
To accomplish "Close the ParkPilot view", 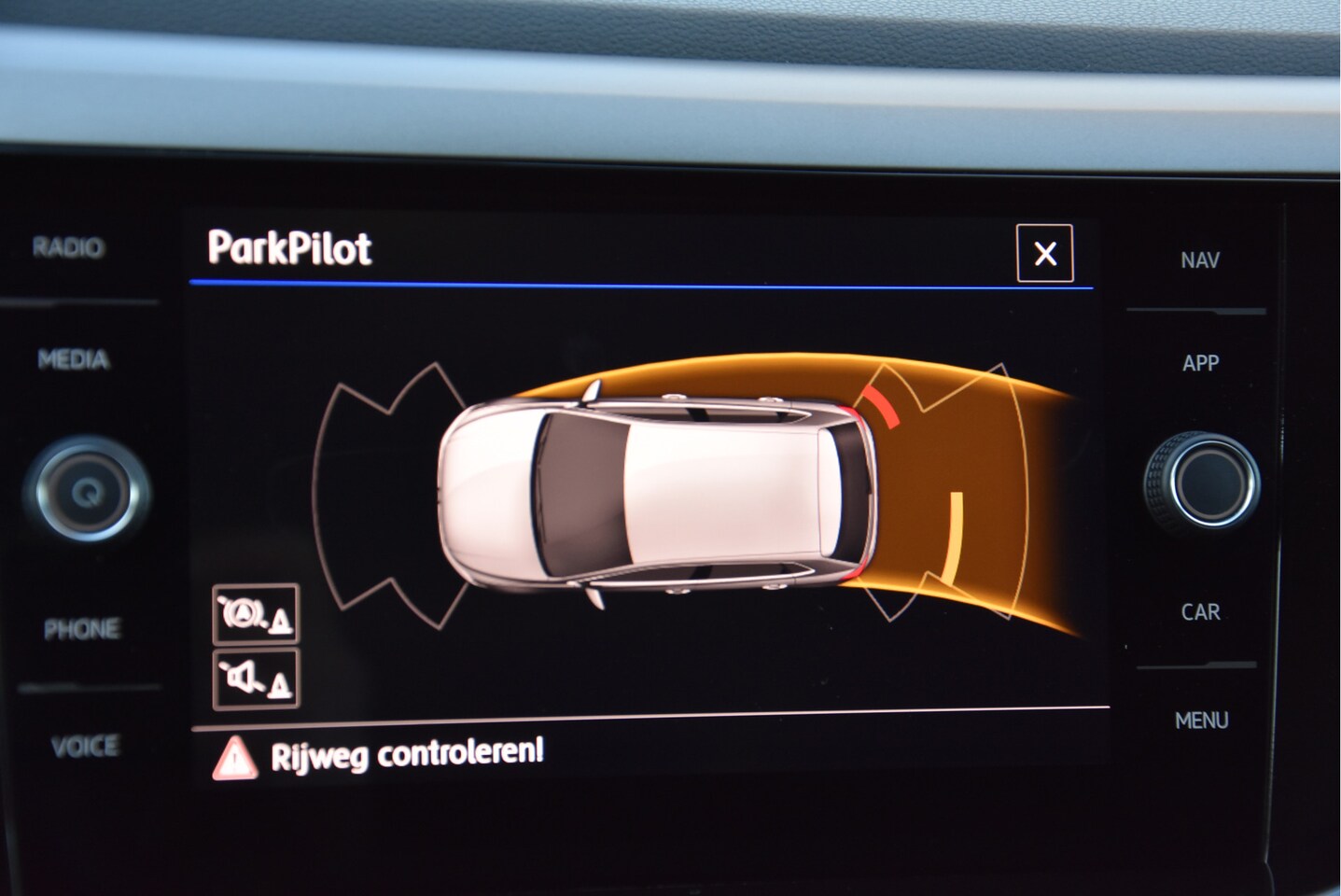I will click(x=1044, y=253).
